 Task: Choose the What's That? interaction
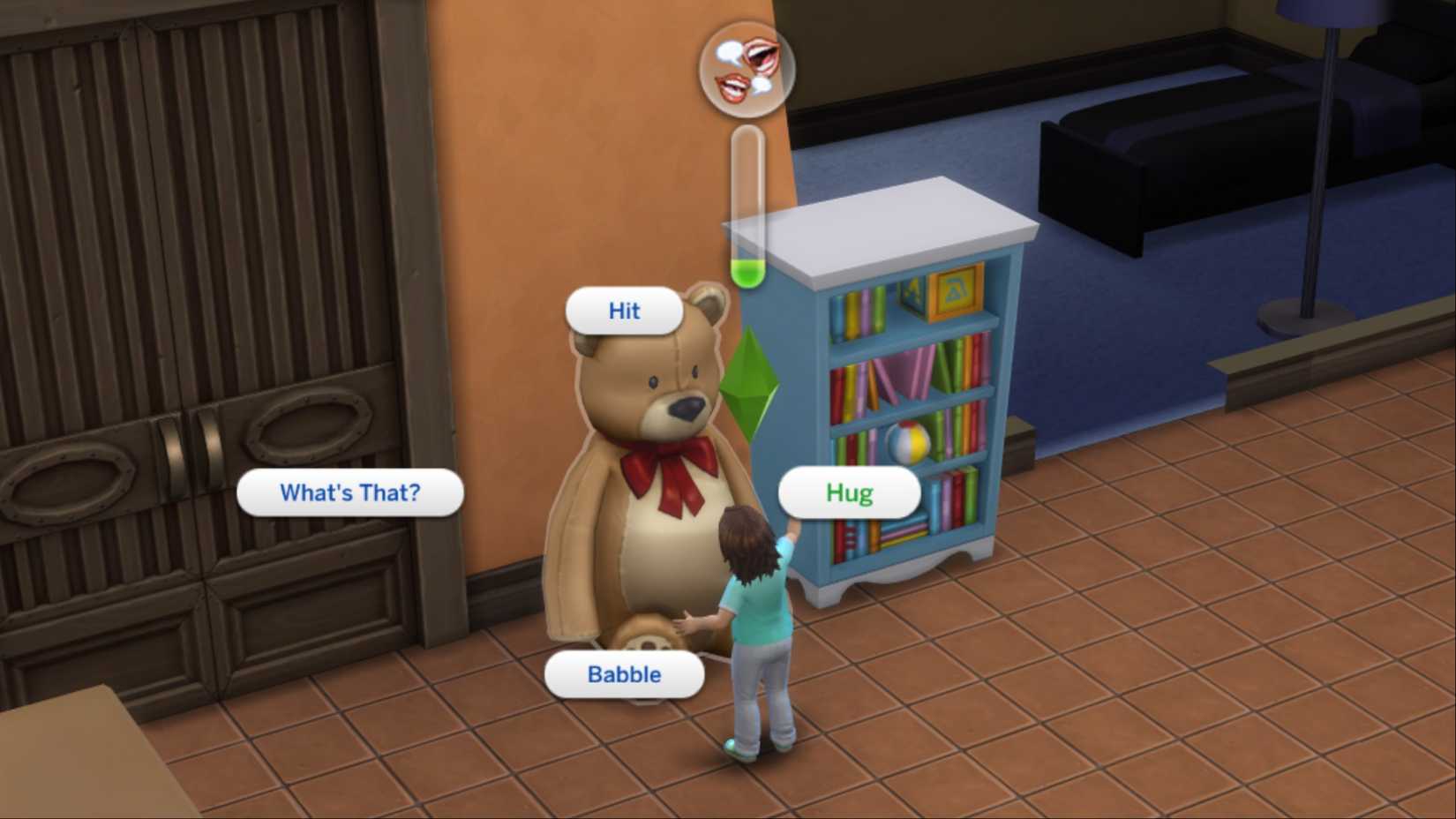(x=349, y=493)
